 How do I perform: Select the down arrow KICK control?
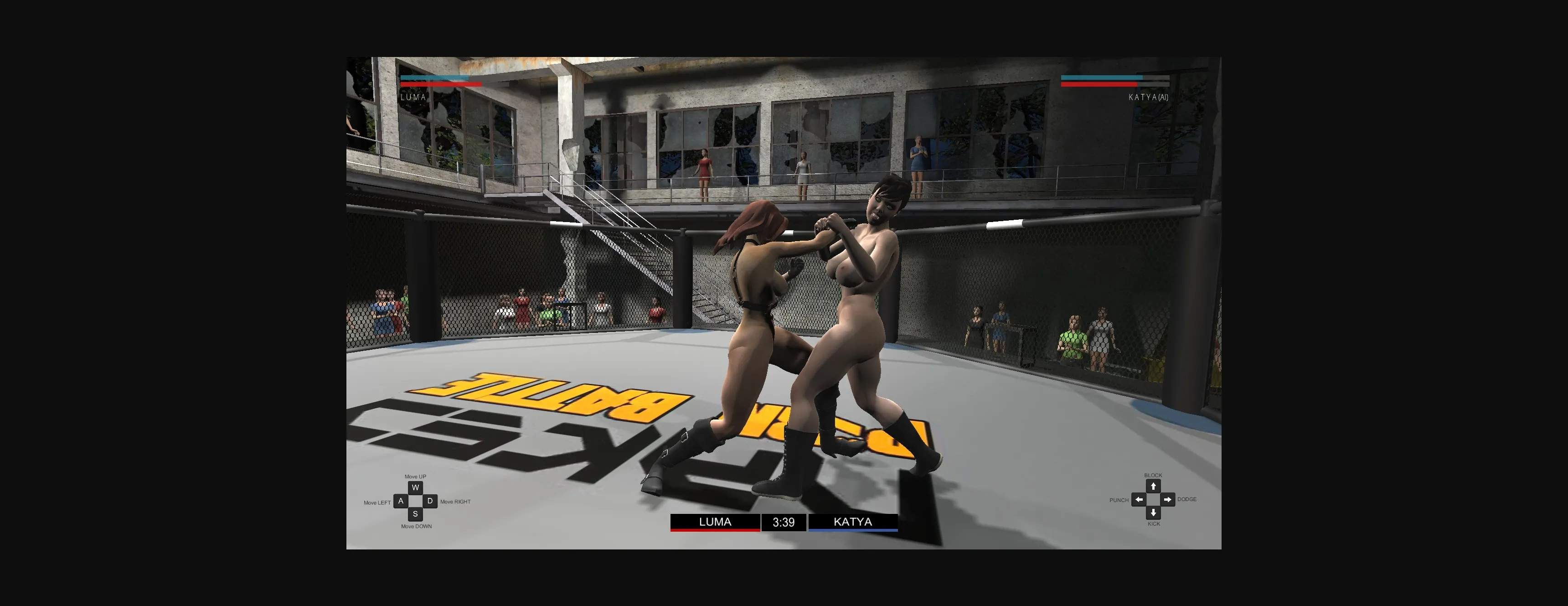coord(1154,512)
